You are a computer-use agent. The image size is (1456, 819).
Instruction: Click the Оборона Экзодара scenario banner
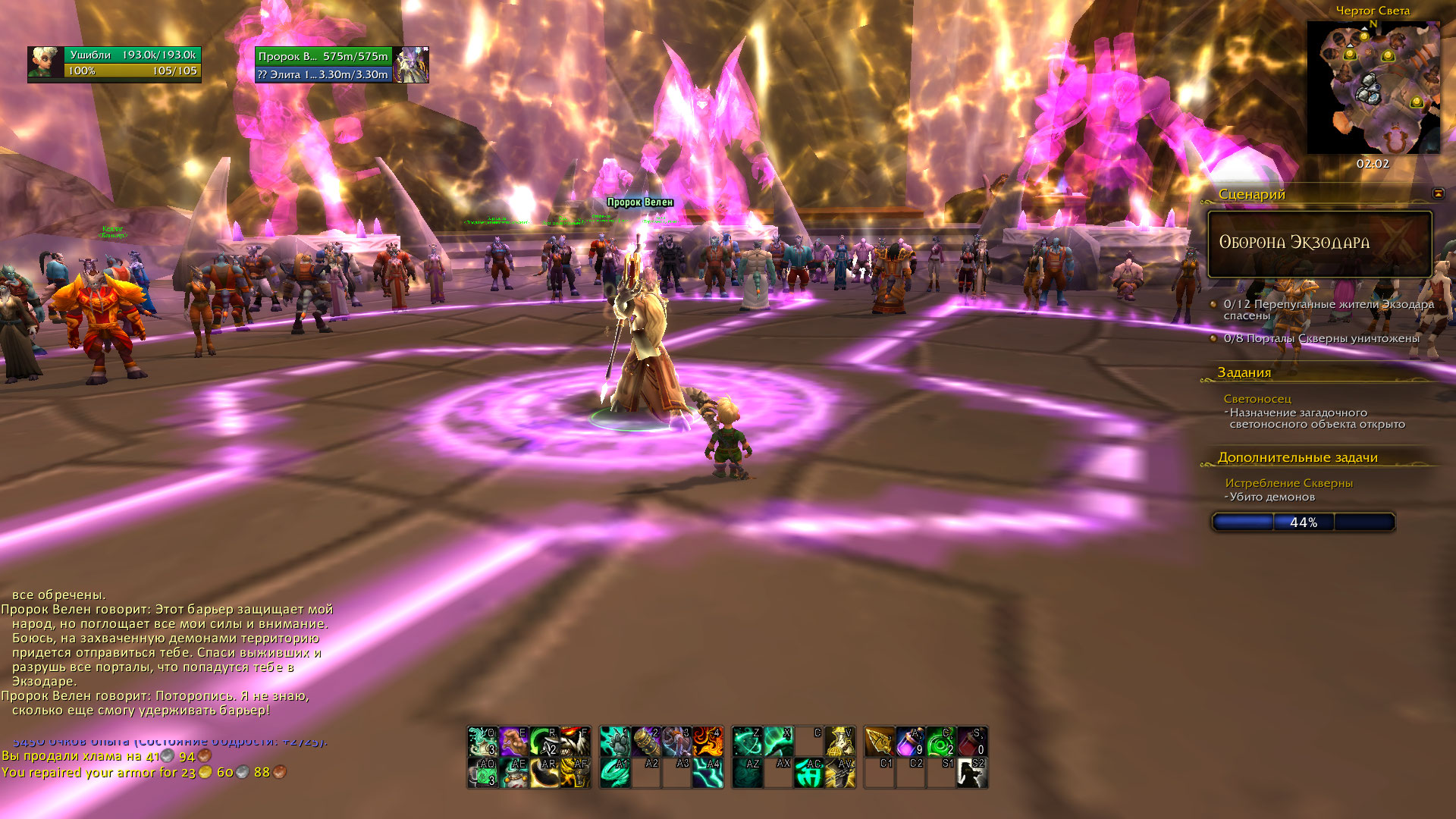coord(1319,243)
